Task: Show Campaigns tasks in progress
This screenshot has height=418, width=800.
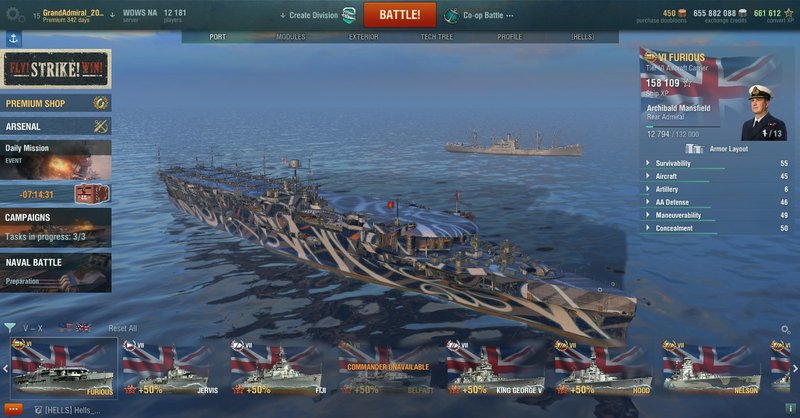Action: point(56,227)
